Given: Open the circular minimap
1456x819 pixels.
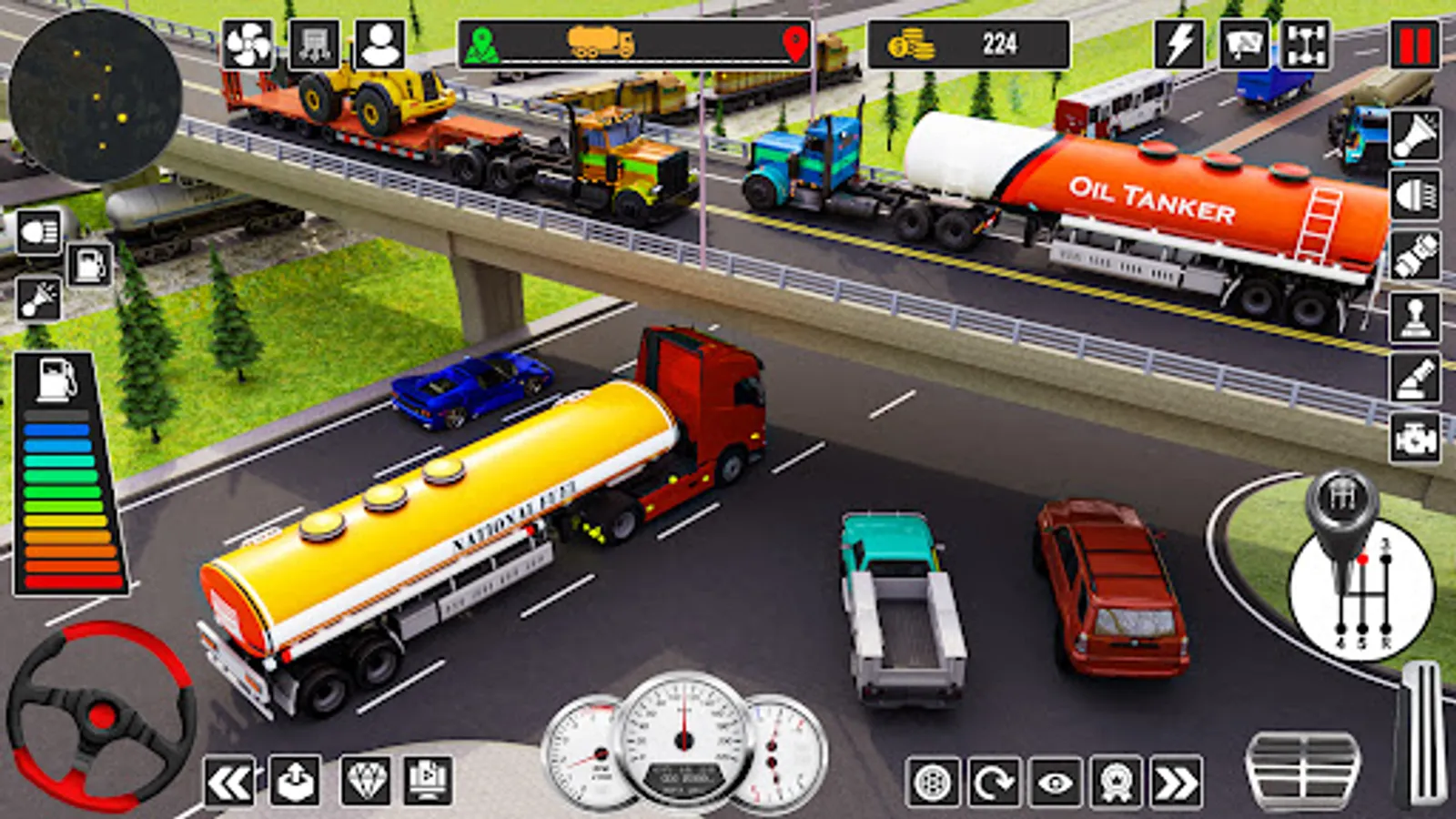Looking at the screenshot, I should pyautogui.click(x=96, y=96).
